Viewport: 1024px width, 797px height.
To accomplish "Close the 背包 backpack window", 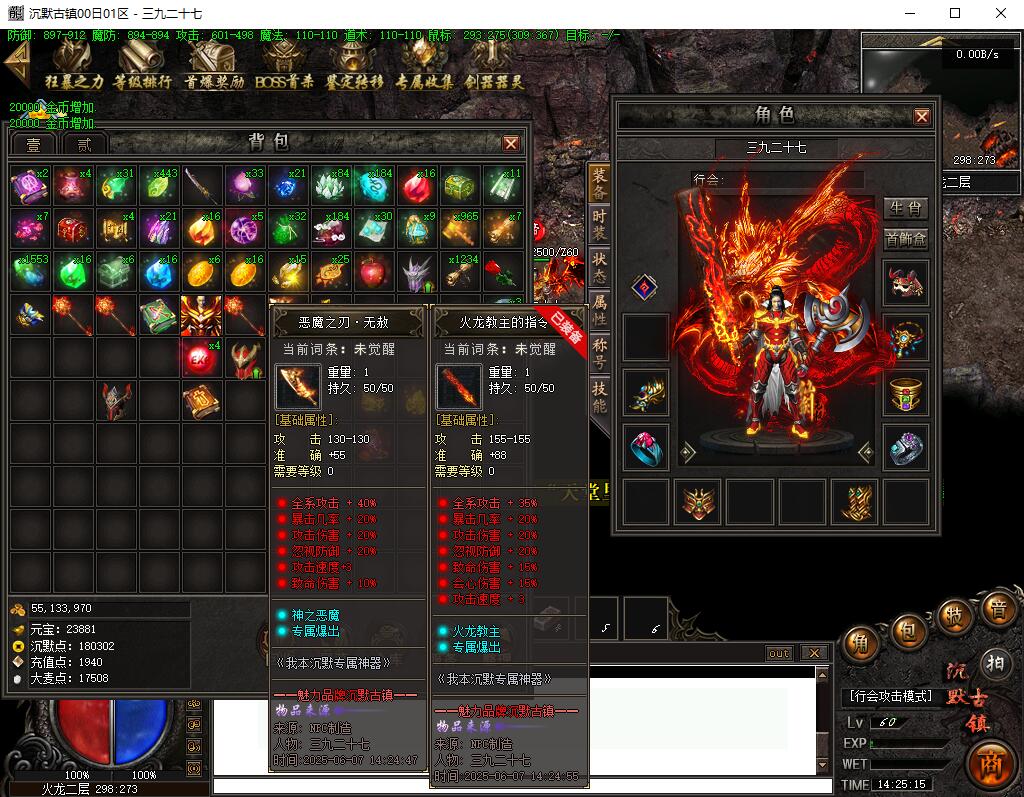I will coord(511,144).
